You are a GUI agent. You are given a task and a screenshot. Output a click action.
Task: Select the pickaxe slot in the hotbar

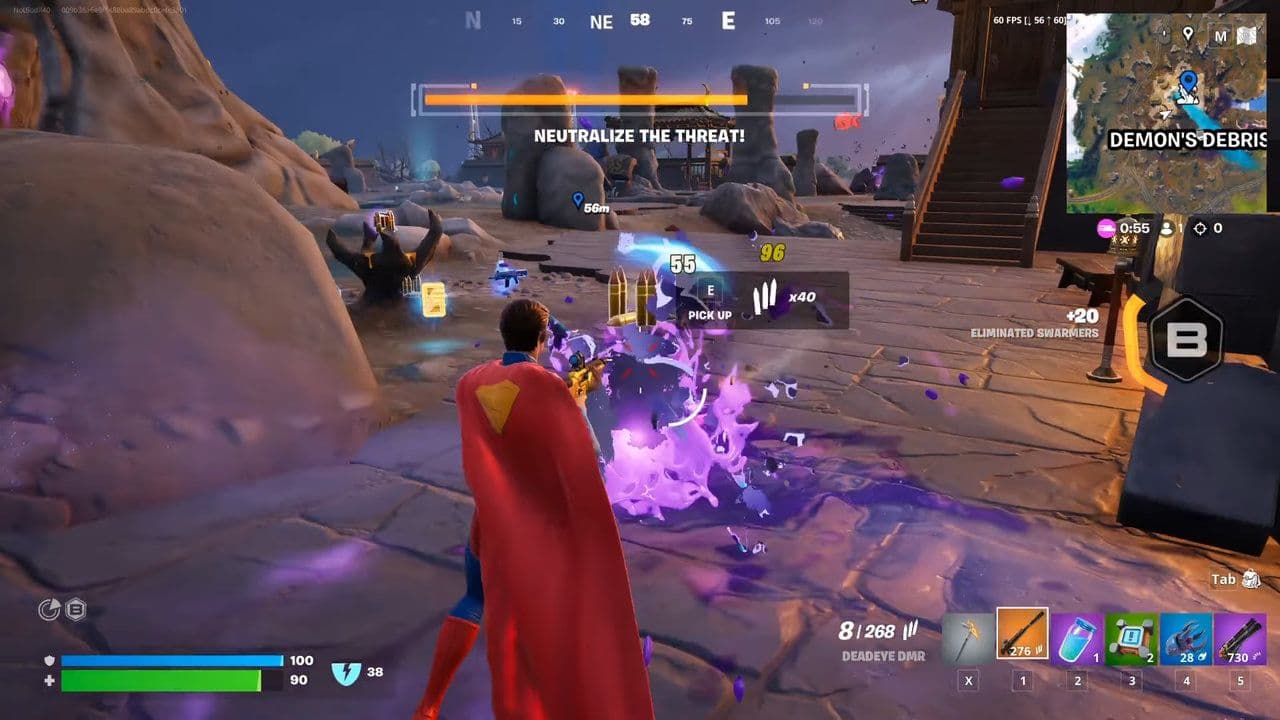[x=968, y=636]
